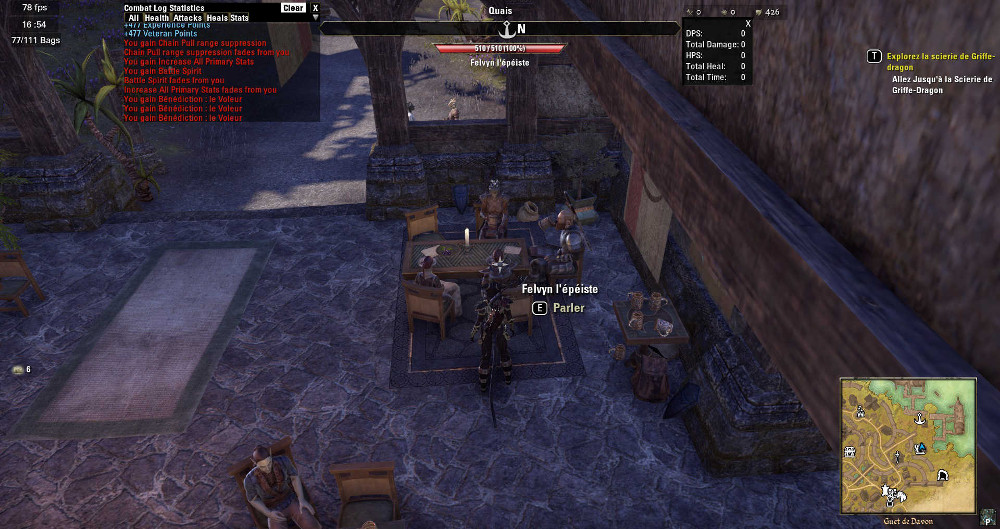Switch to the All combat log tab

[133, 18]
